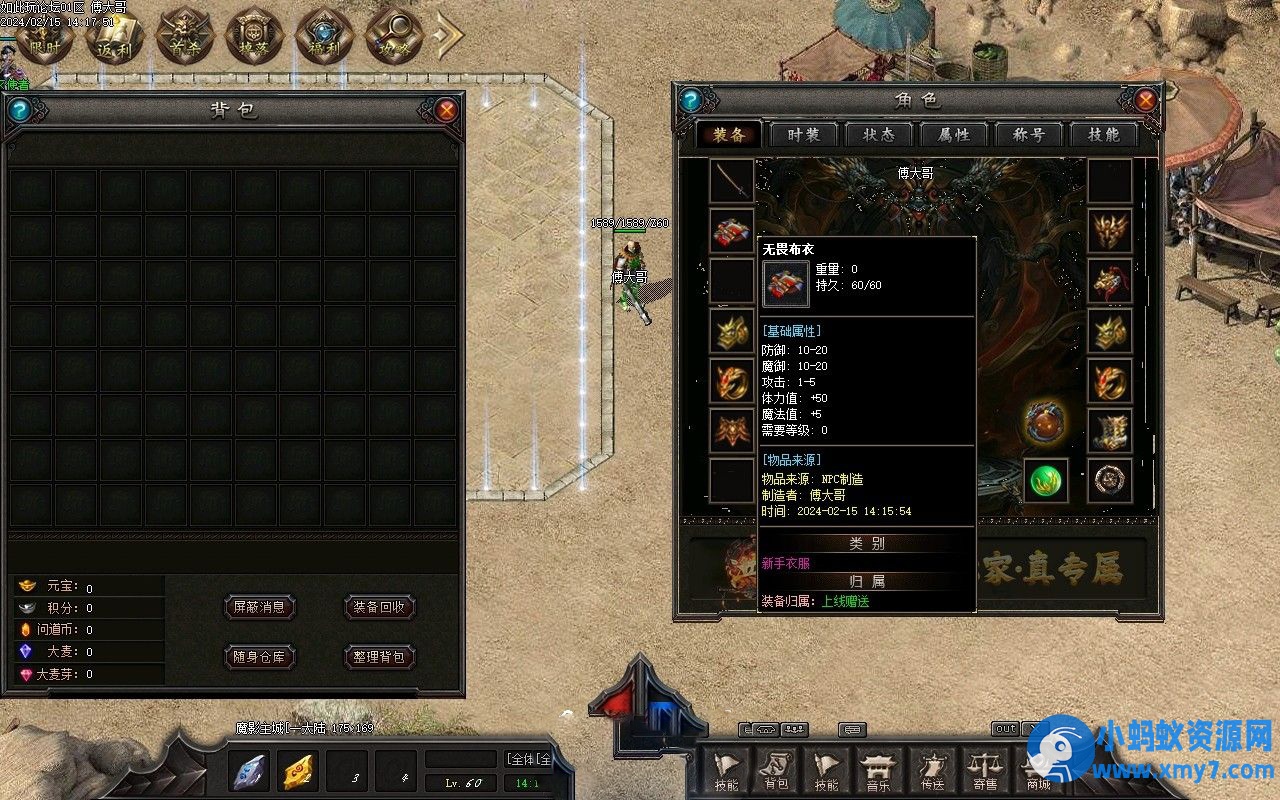Open the 首杀 first-kill icon

click(x=186, y=37)
